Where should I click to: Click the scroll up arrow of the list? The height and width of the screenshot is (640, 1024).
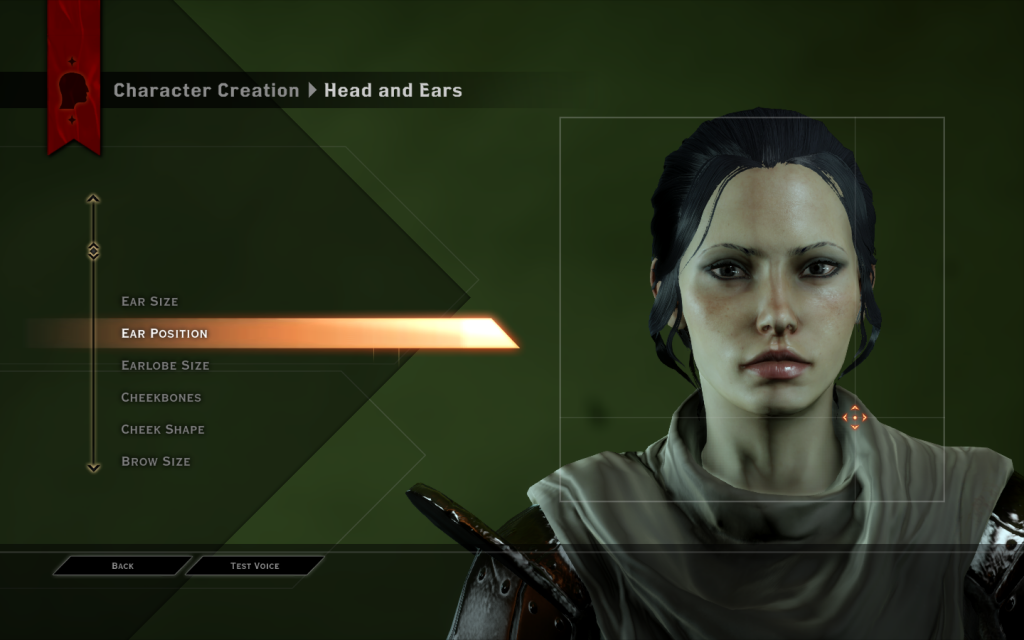(x=93, y=199)
